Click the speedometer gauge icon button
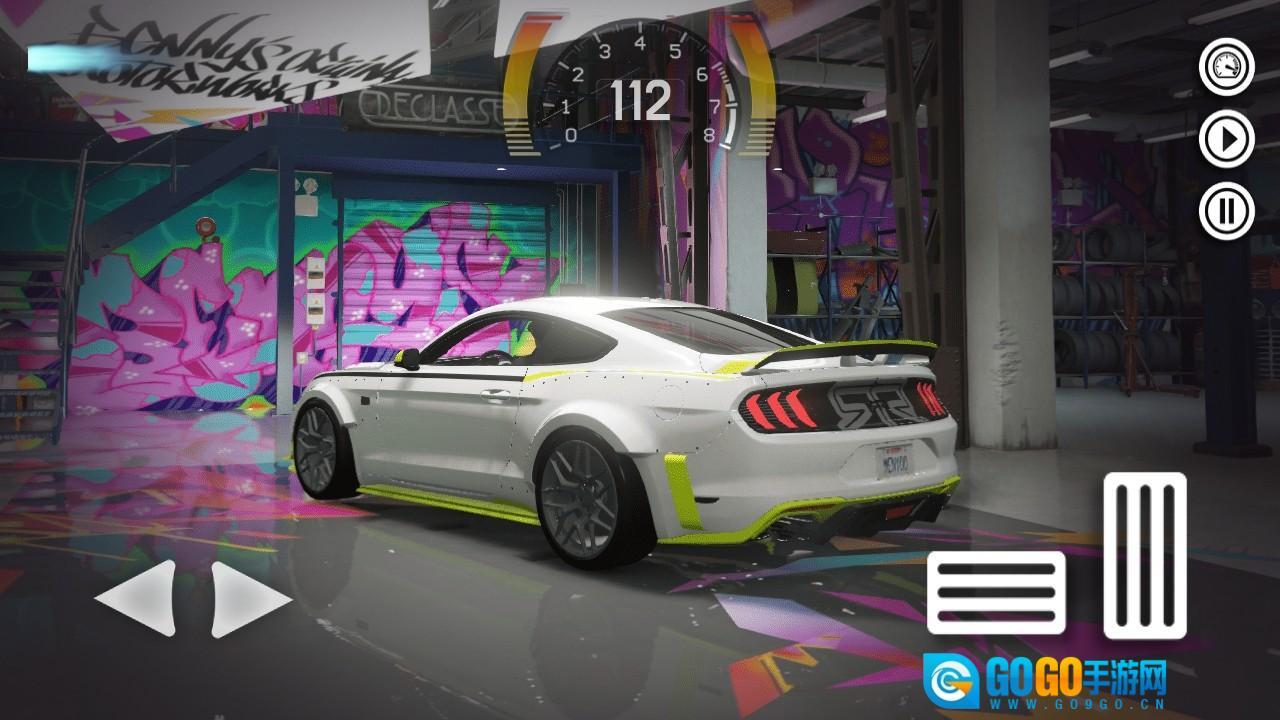The height and width of the screenshot is (720, 1280). pyautogui.click(x=1226, y=68)
